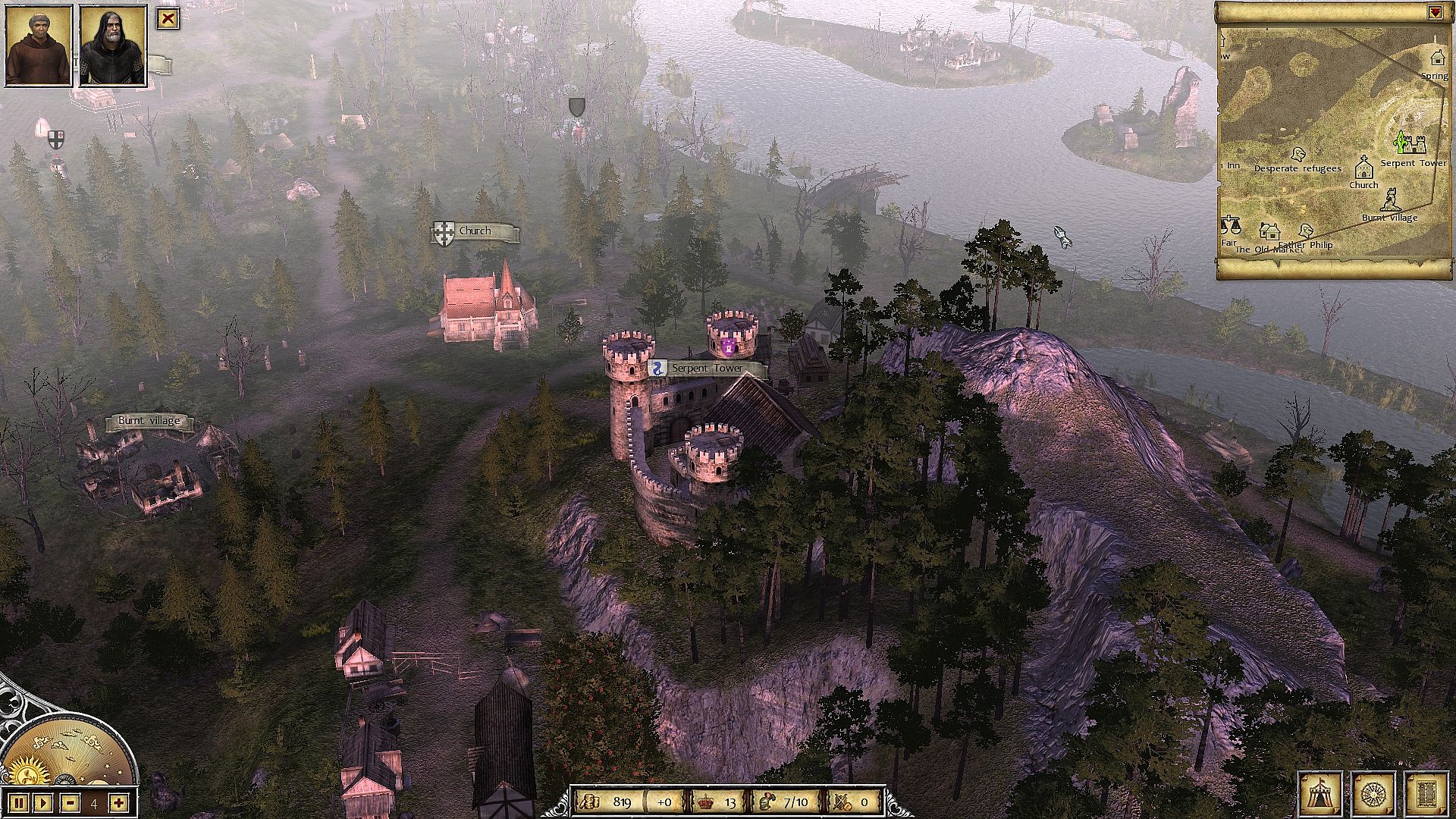Select Desperate refugees helmet on the minimap

(1298, 154)
